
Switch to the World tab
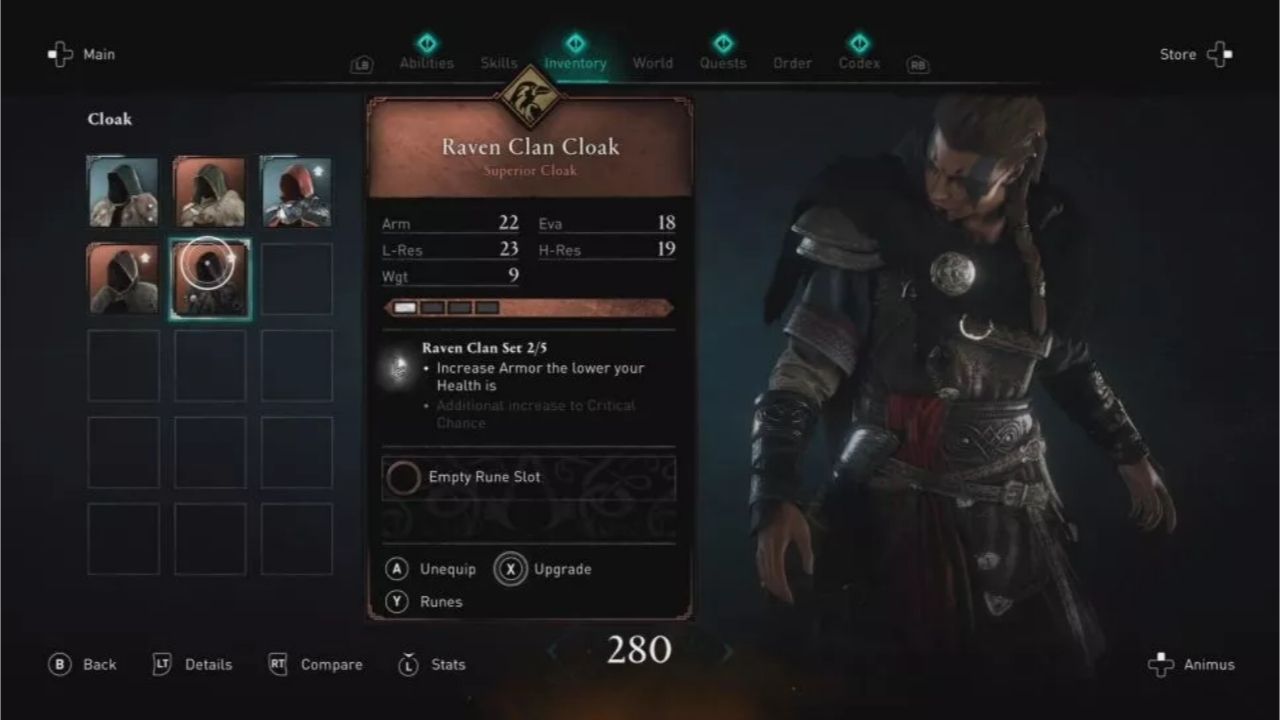(652, 63)
